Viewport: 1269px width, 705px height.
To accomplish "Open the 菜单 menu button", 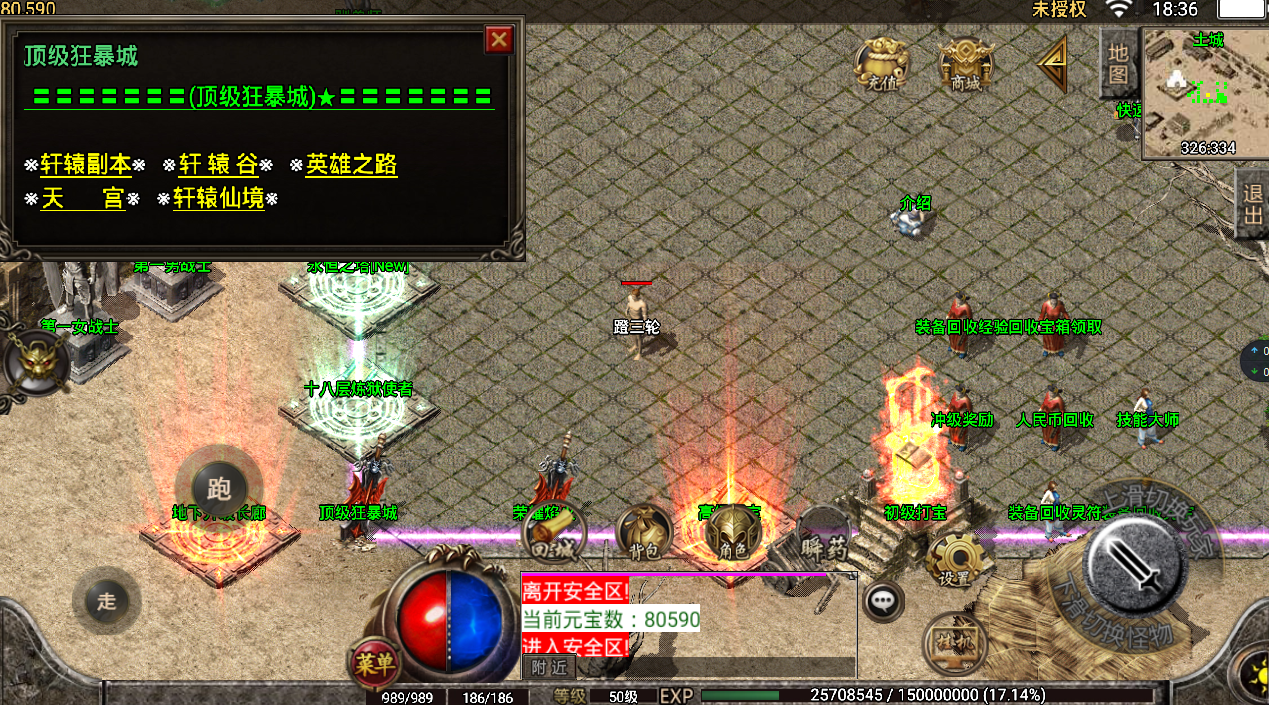I will coord(375,662).
